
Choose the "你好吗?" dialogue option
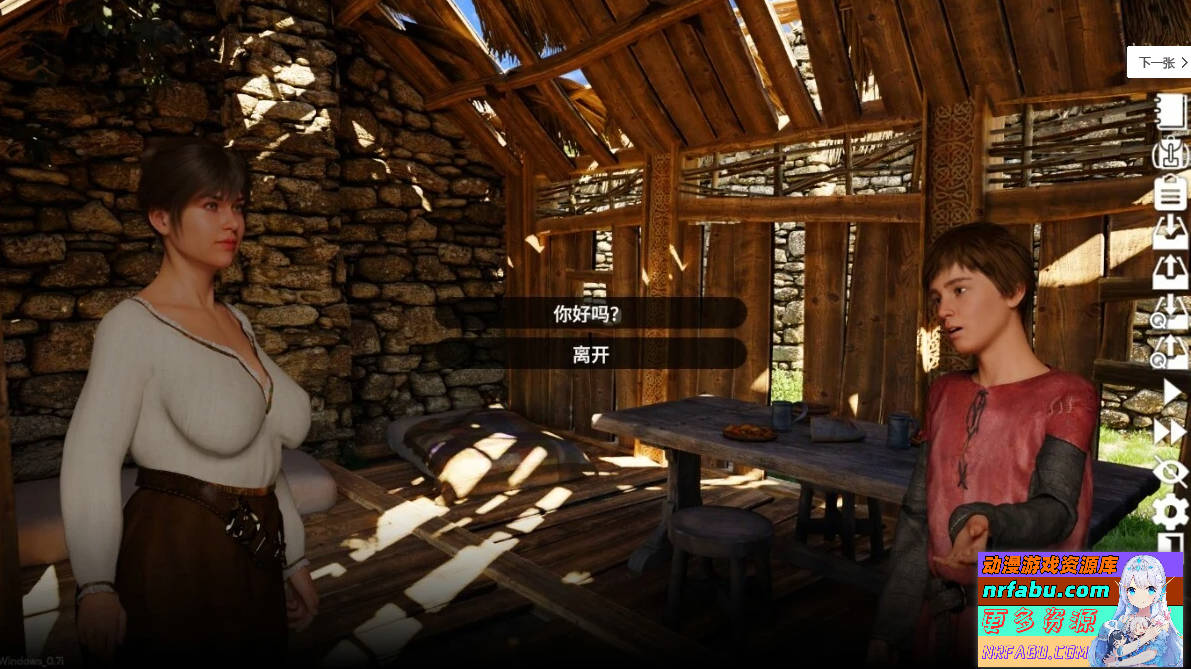point(590,313)
